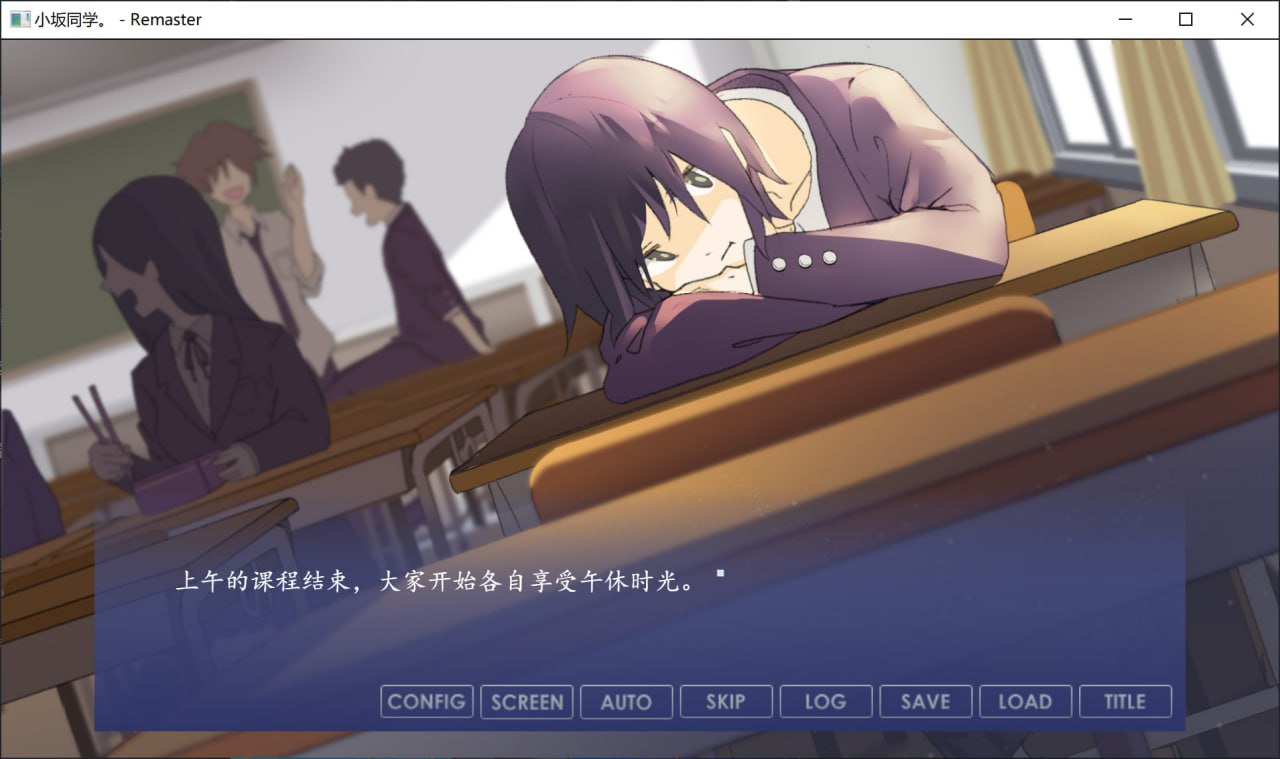Open the LOAD game screen
The height and width of the screenshot is (759, 1280).
coord(1025,701)
